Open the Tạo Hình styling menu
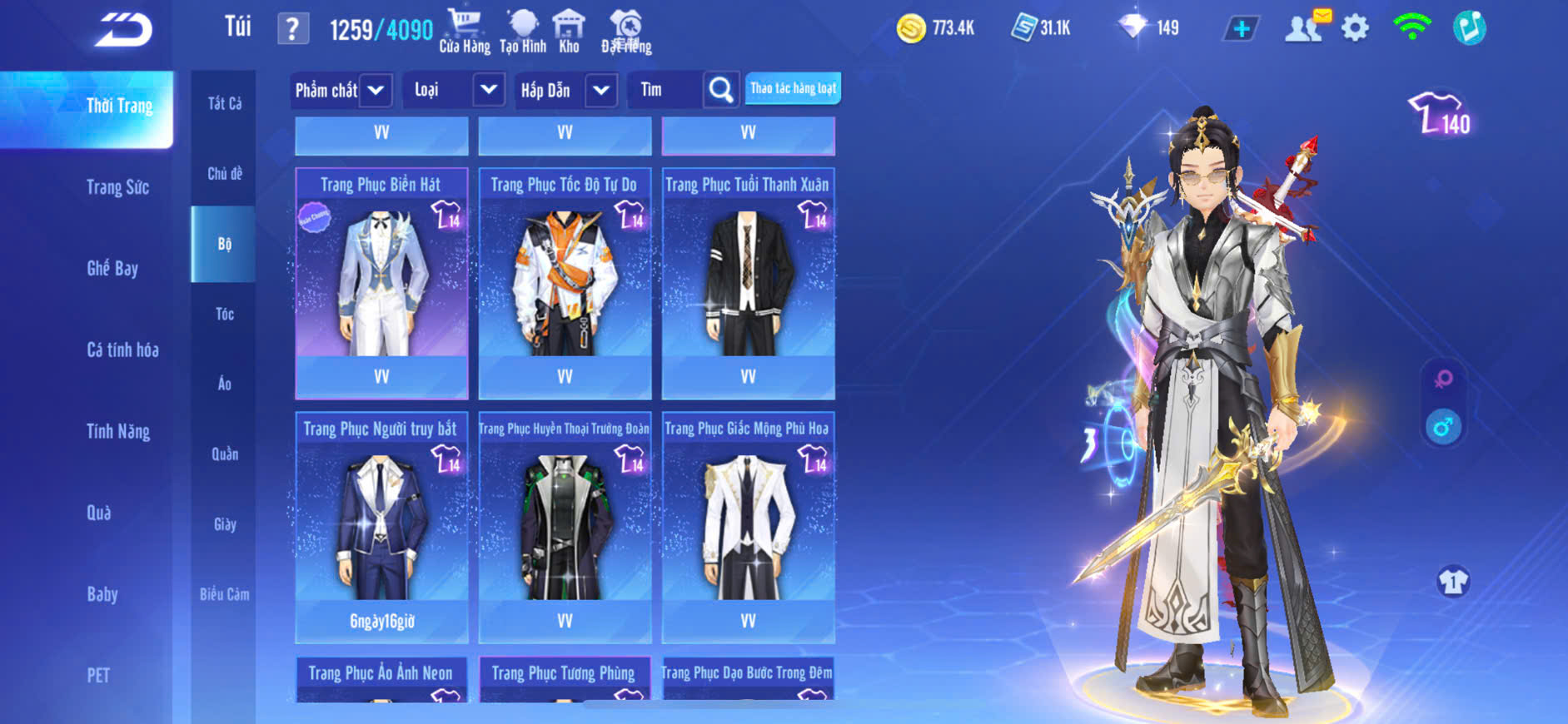The width and height of the screenshot is (1568, 724). 523,32
